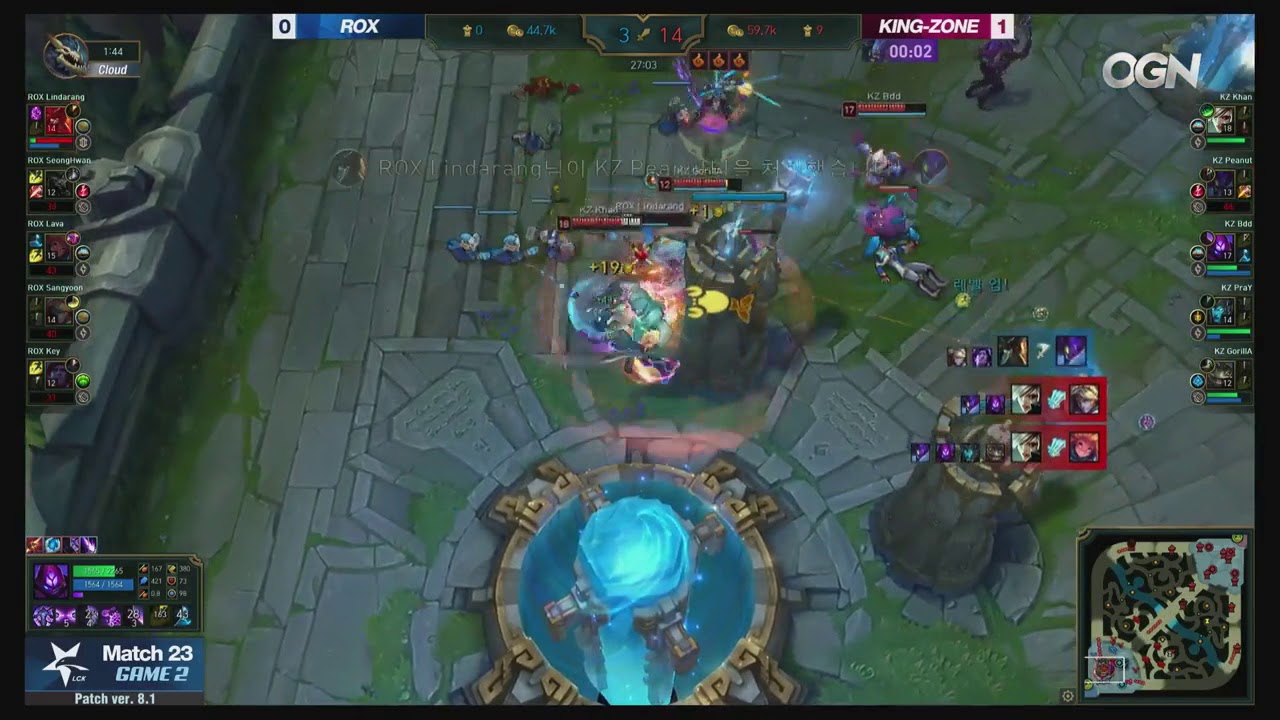Click the ROX team banner
Viewport: 1280px width, 720px height.
click(360, 26)
